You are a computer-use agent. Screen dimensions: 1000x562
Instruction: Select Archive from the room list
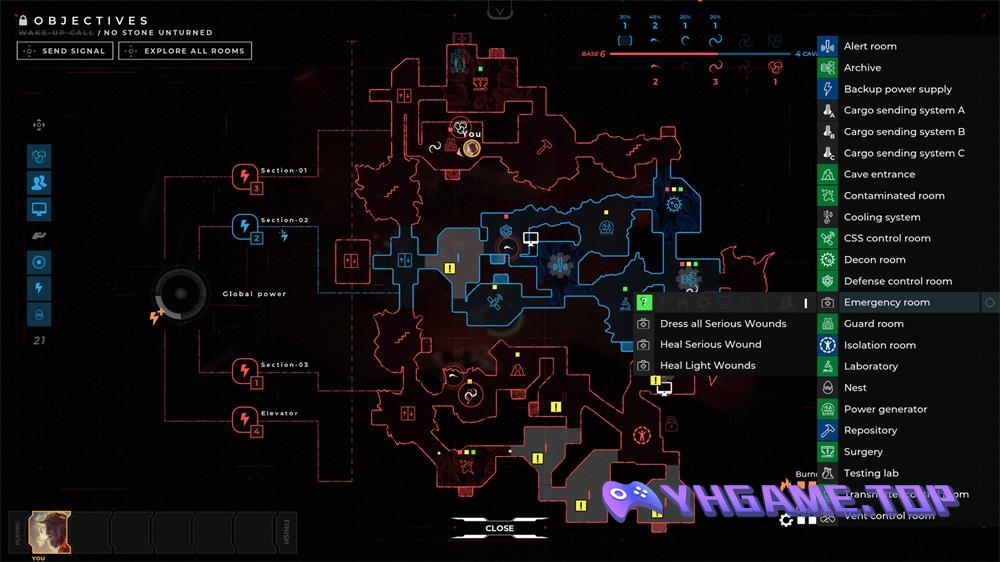tap(862, 68)
